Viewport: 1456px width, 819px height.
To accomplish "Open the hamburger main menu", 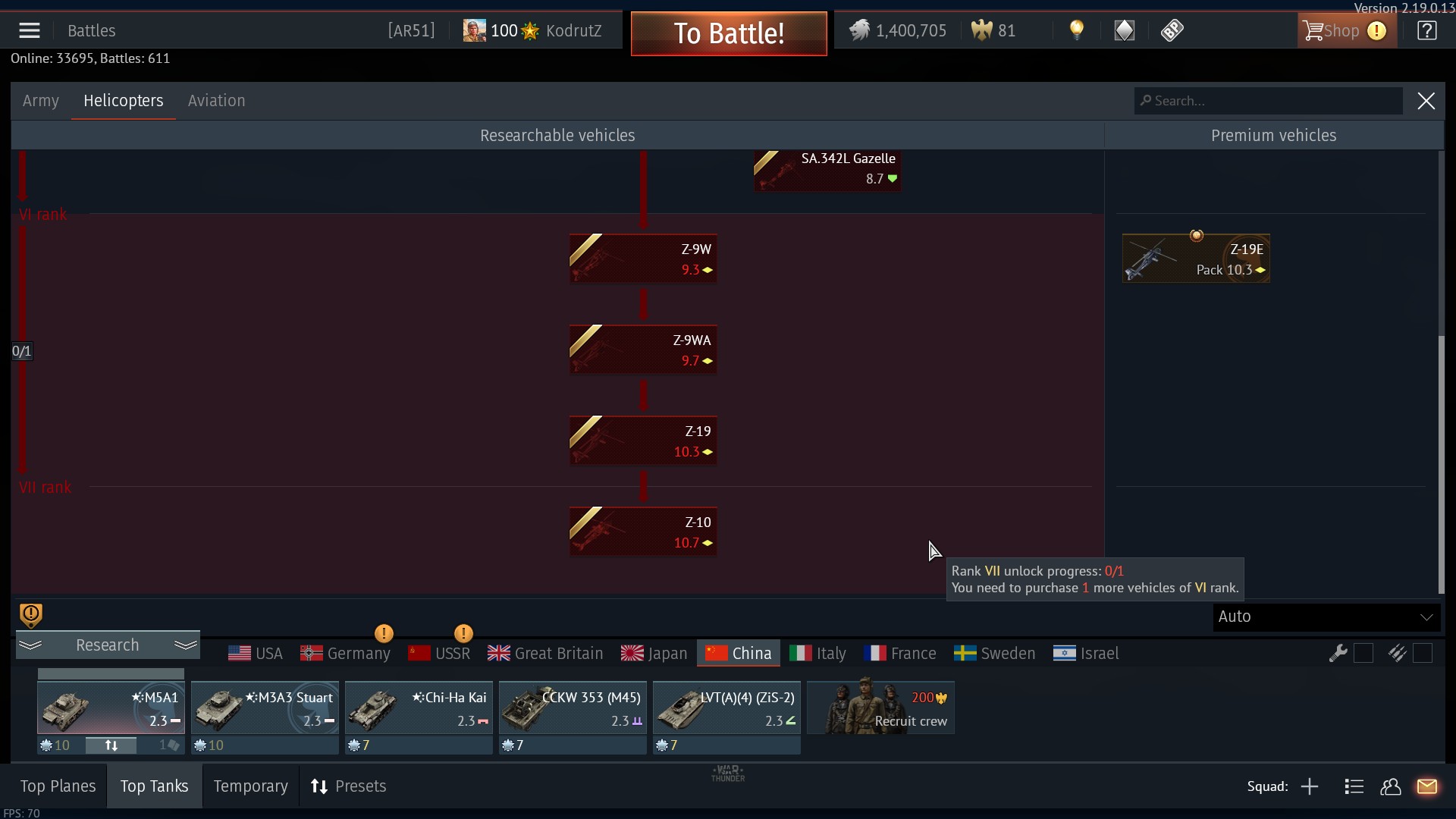I will click(30, 30).
